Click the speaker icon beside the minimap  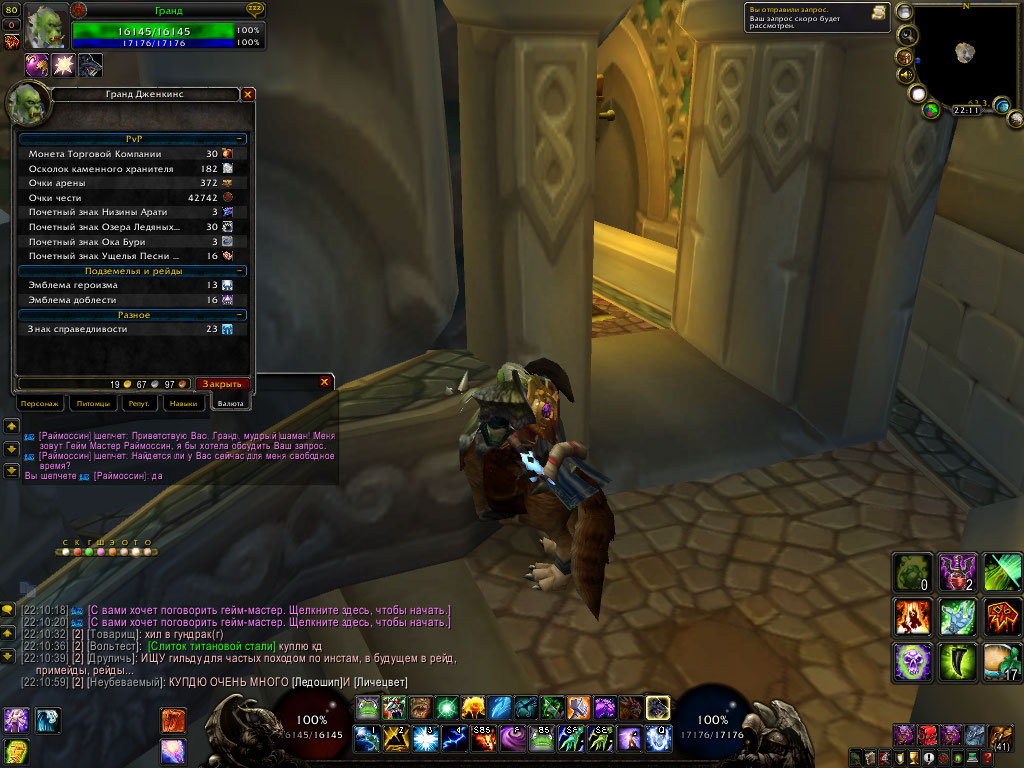click(x=906, y=74)
